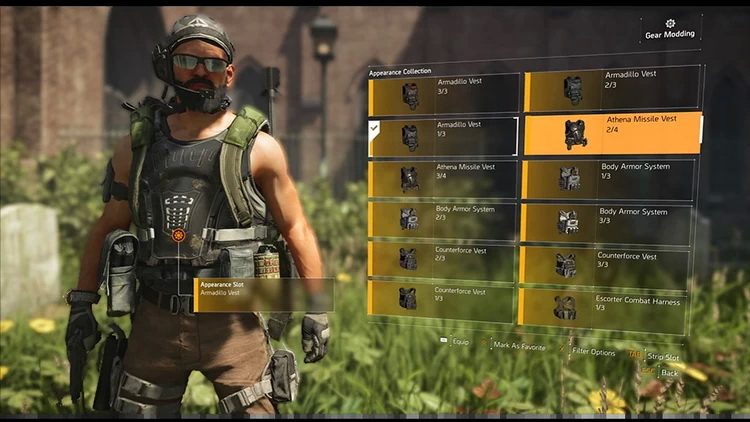Go Back from the appearance collection
This screenshot has width=750, height=422.
tap(668, 372)
